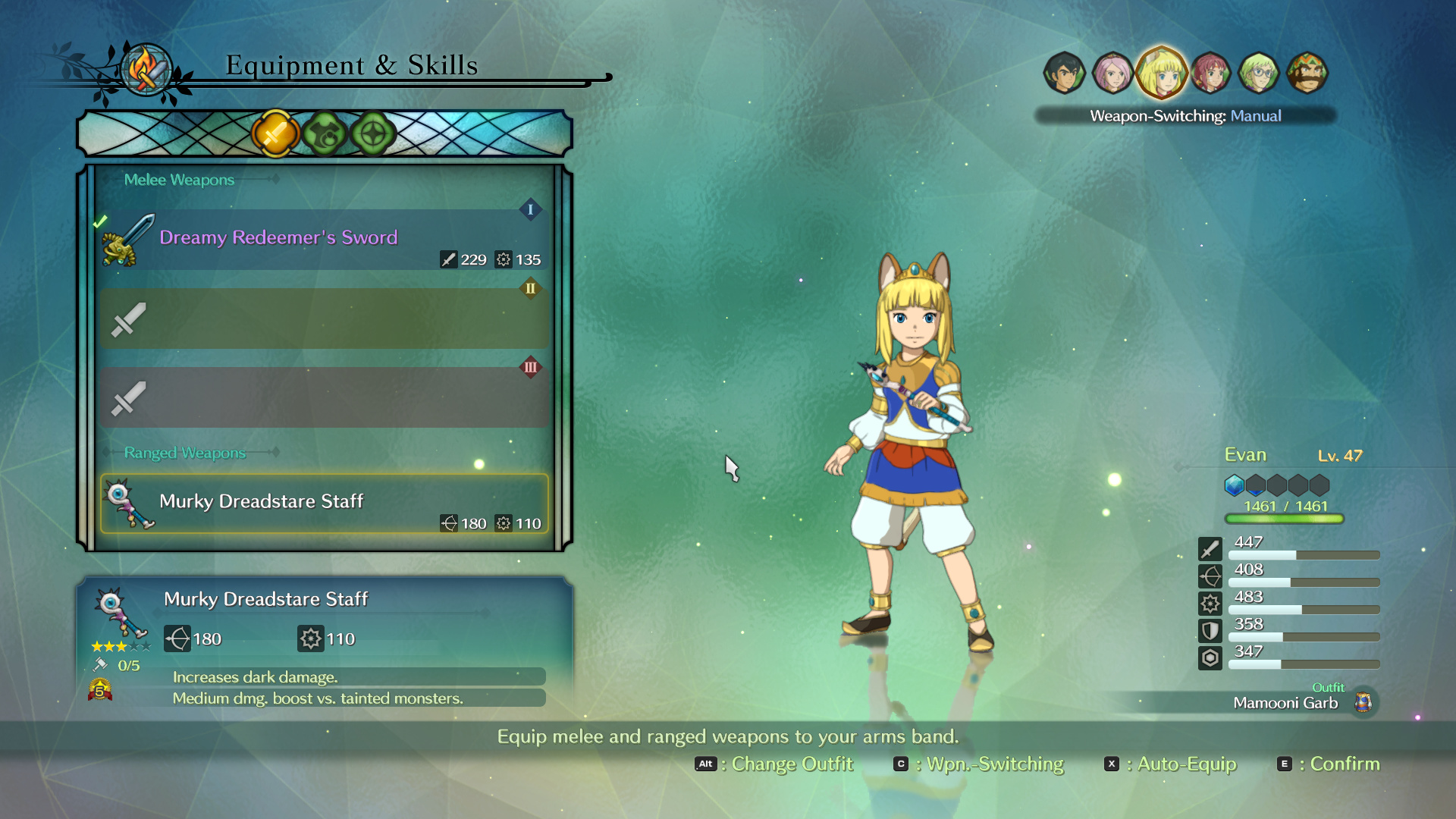Pick the pink-haired woman's portrait
This screenshot has height=819, width=1456.
[x=1112, y=73]
